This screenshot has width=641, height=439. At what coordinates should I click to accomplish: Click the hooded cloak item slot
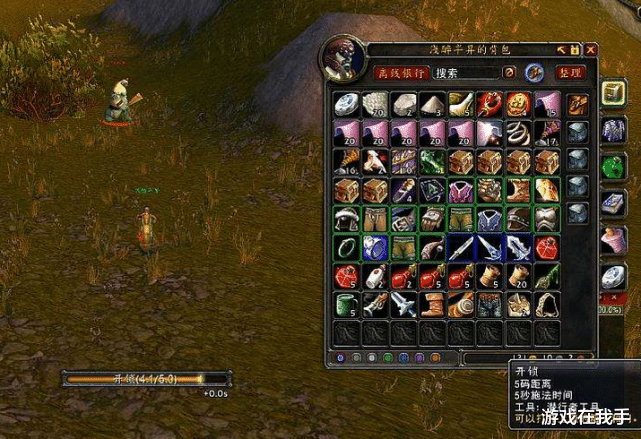547,304
